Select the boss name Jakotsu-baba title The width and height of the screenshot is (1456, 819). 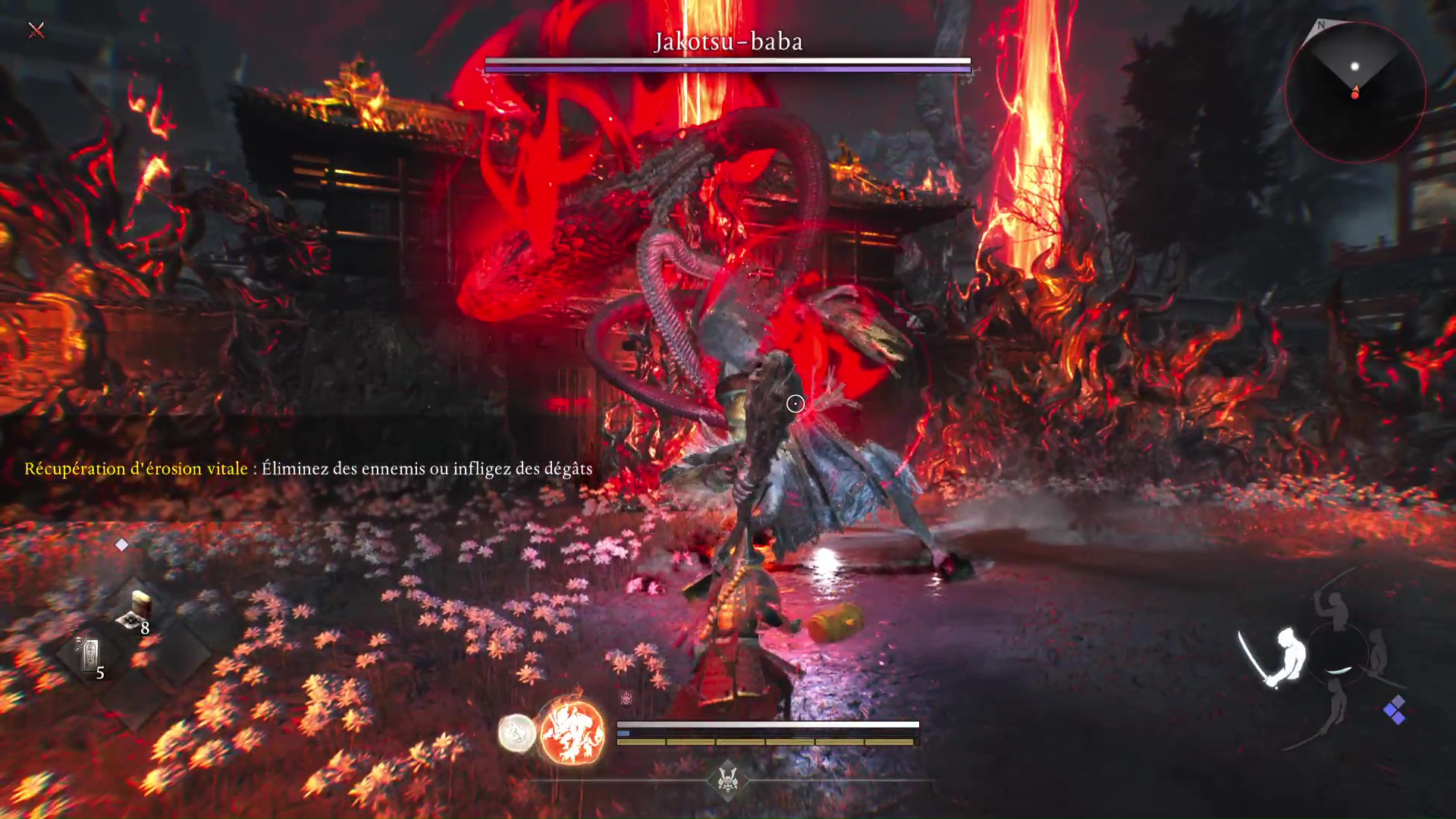[726, 42]
